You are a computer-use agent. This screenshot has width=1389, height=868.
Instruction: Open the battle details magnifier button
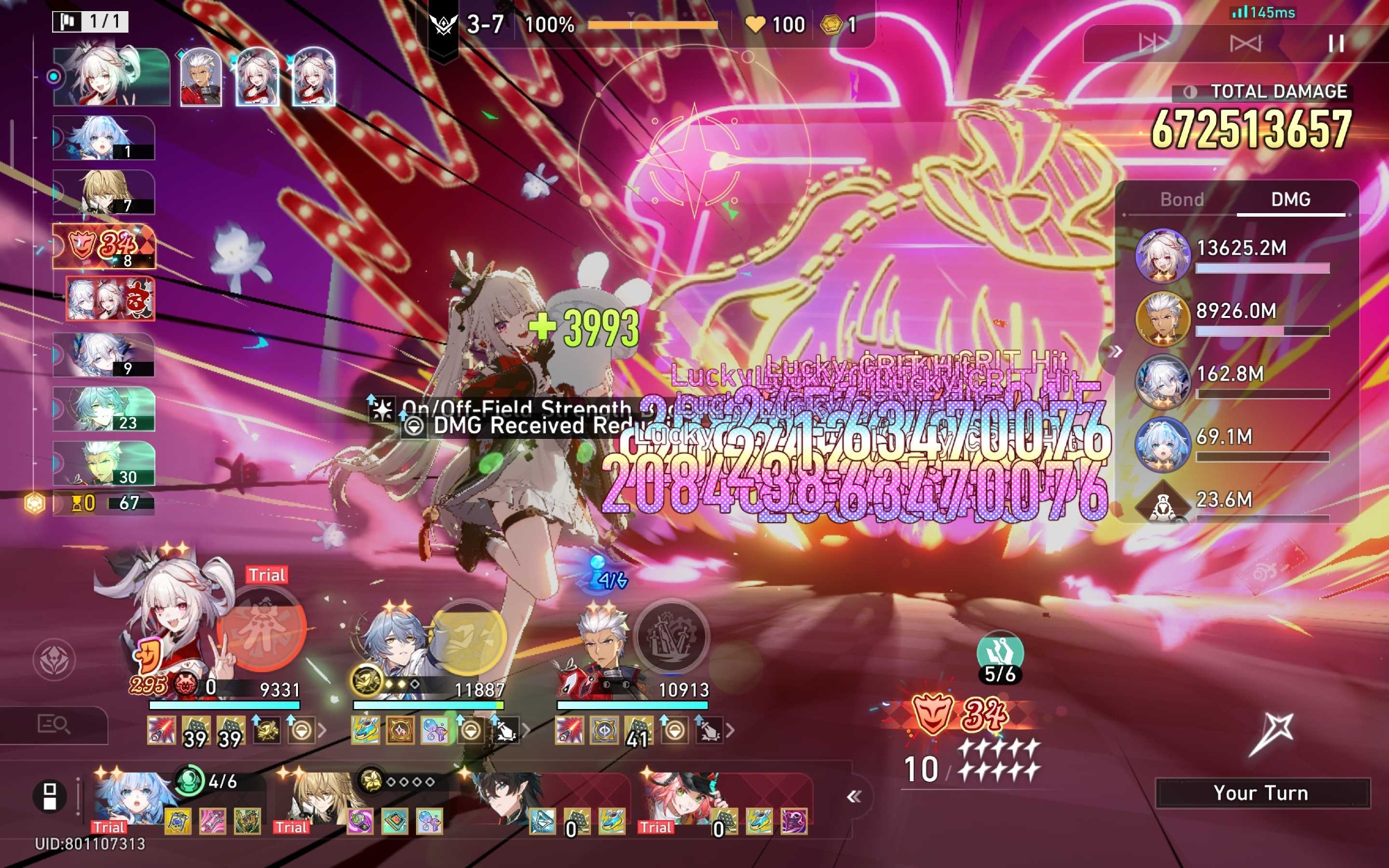click(53, 725)
